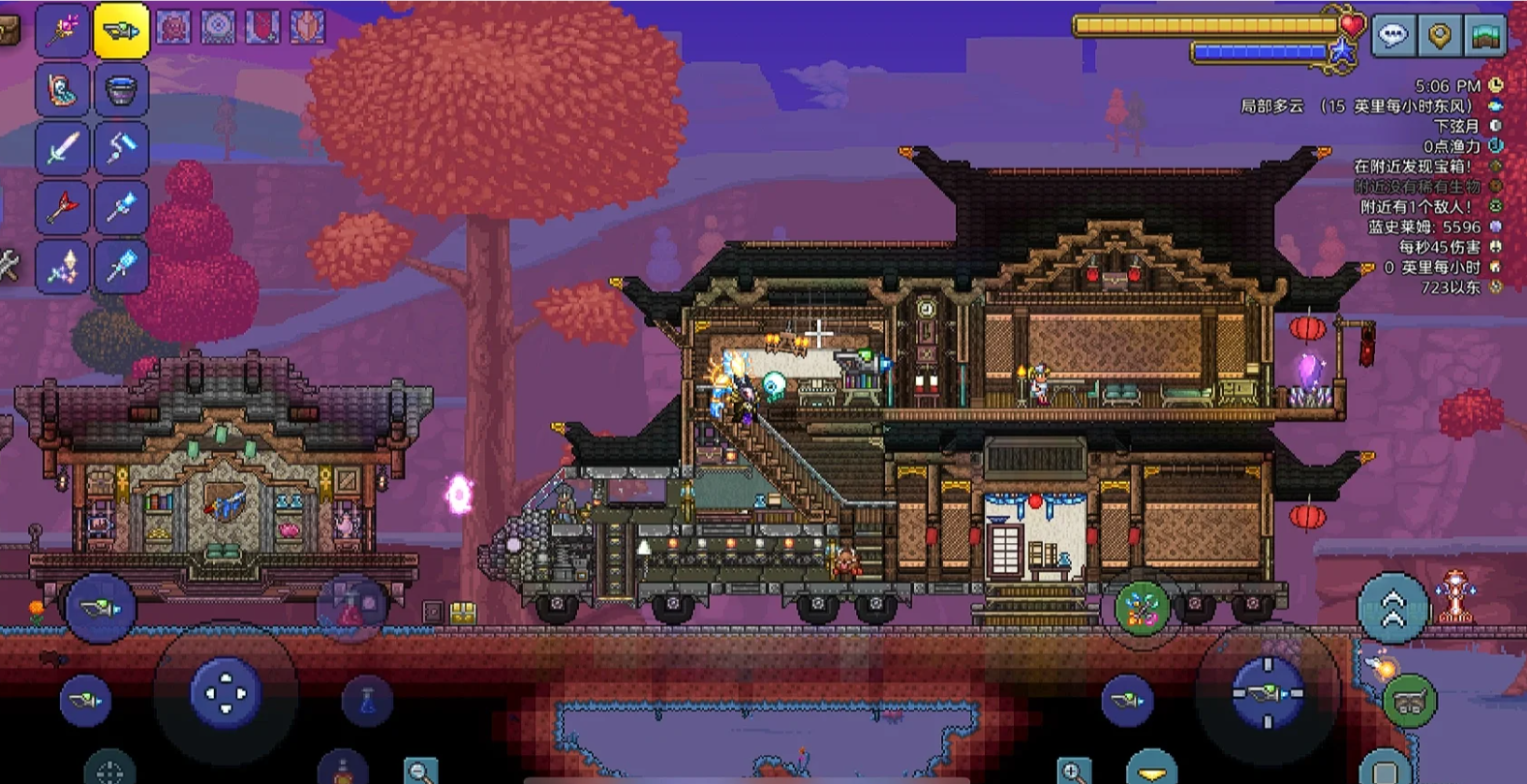Tap the movement joystick arrows
The image size is (1527, 784).
coord(226,693)
